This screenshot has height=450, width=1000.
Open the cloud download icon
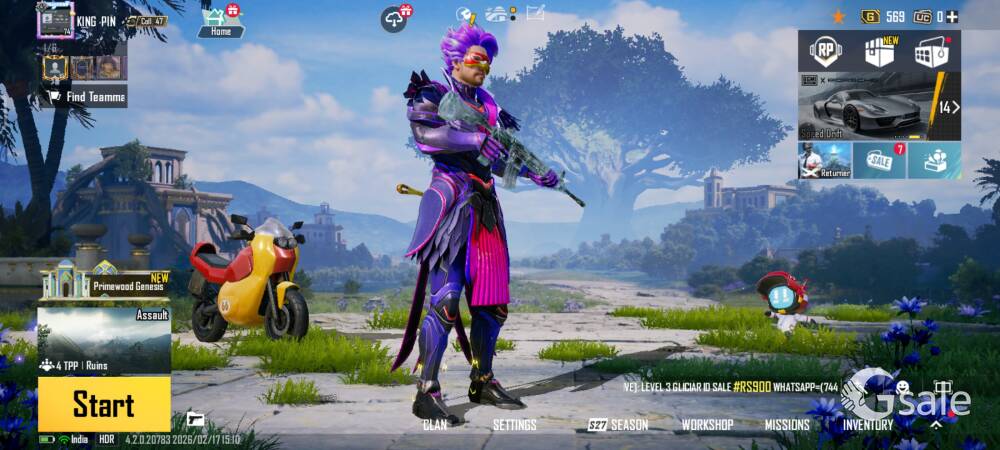tap(396, 18)
